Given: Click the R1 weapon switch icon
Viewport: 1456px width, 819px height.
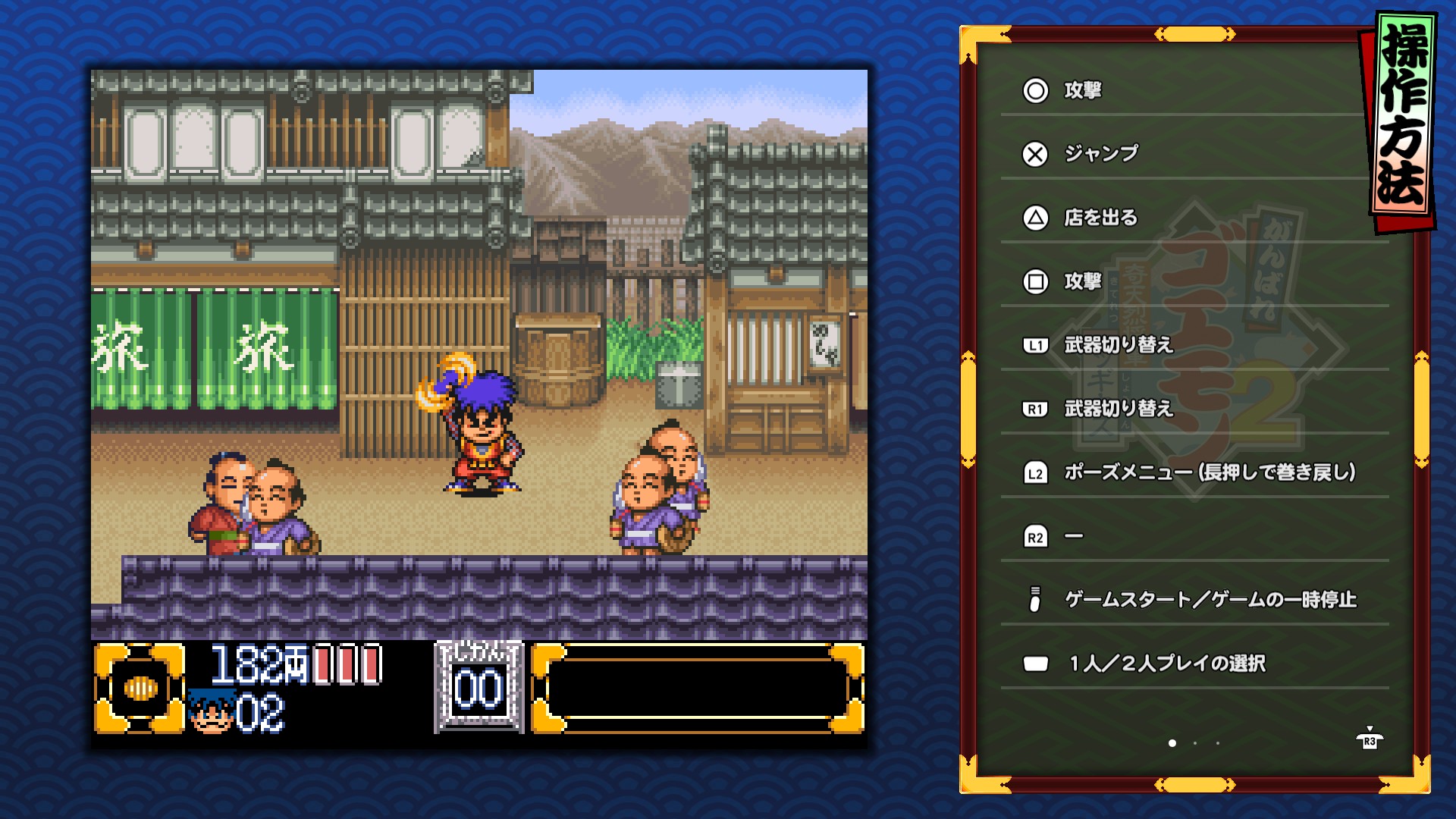Looking at the screenshot, I should (x=1036, y=409).
